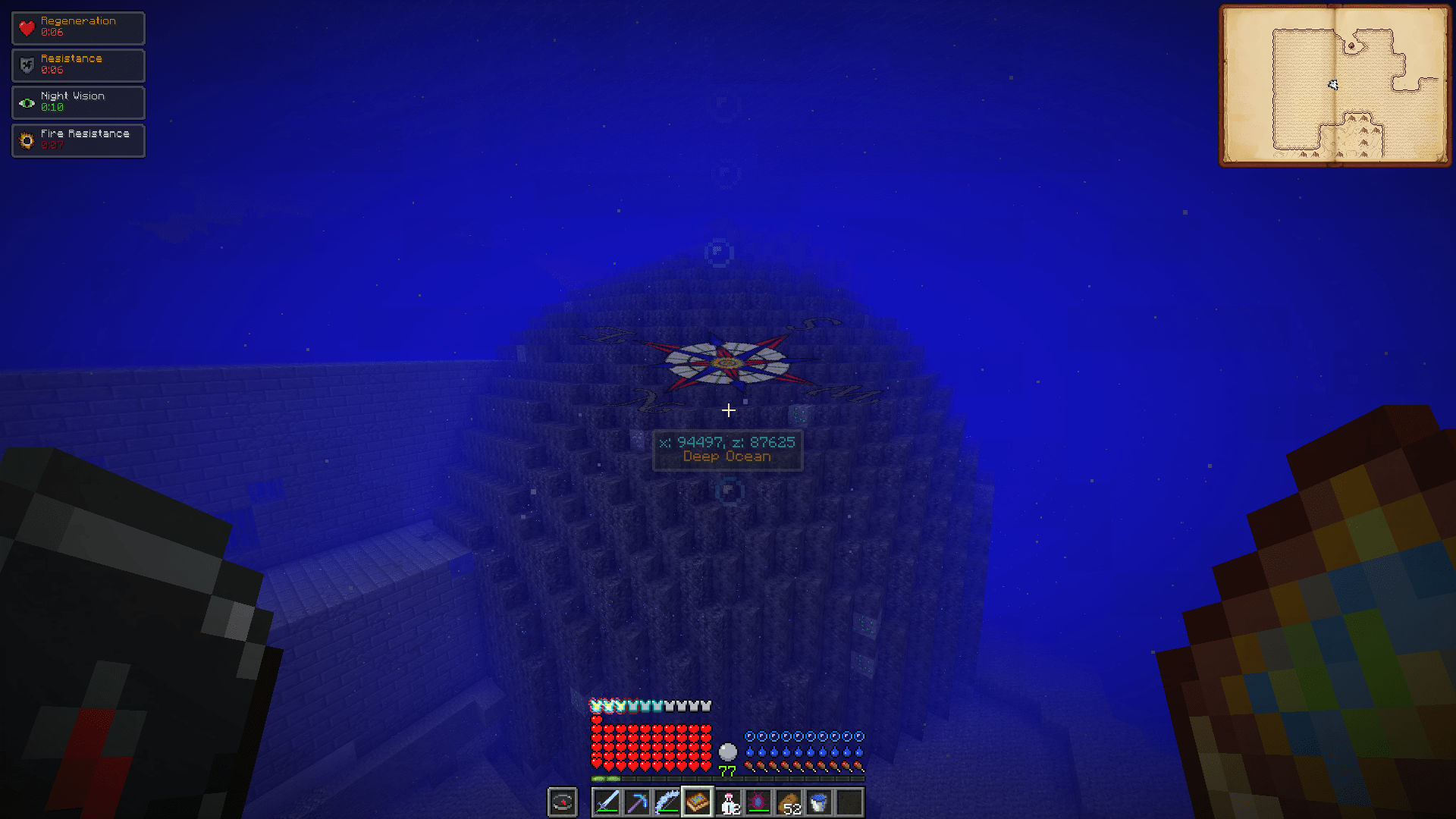The width and height of the screenshot is (1456, 819).
Task: Click the currently selected map item slot
Action: tap(698, 802)
